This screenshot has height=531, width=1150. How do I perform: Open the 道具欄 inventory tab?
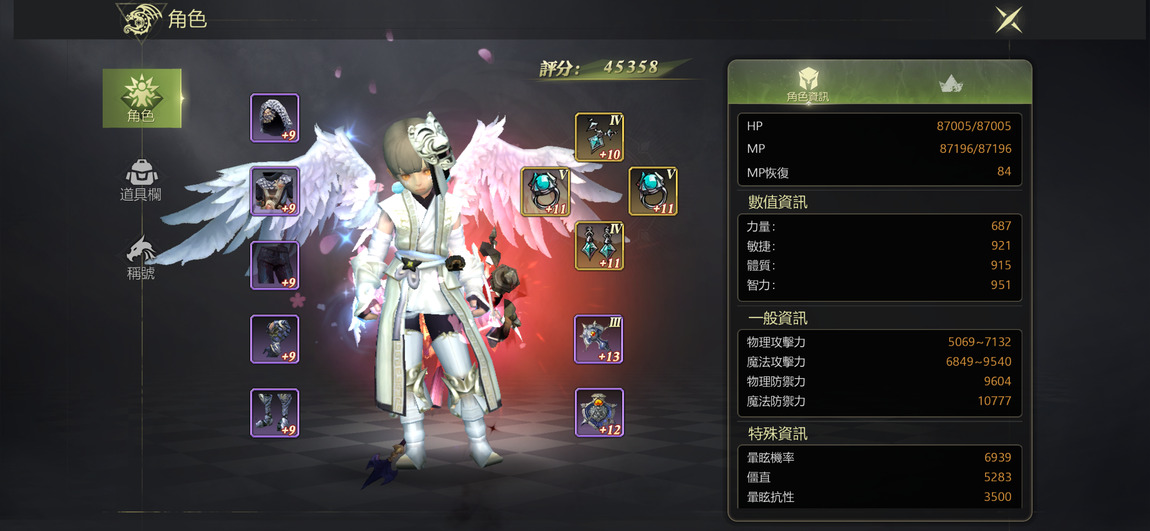pos(141,180)
